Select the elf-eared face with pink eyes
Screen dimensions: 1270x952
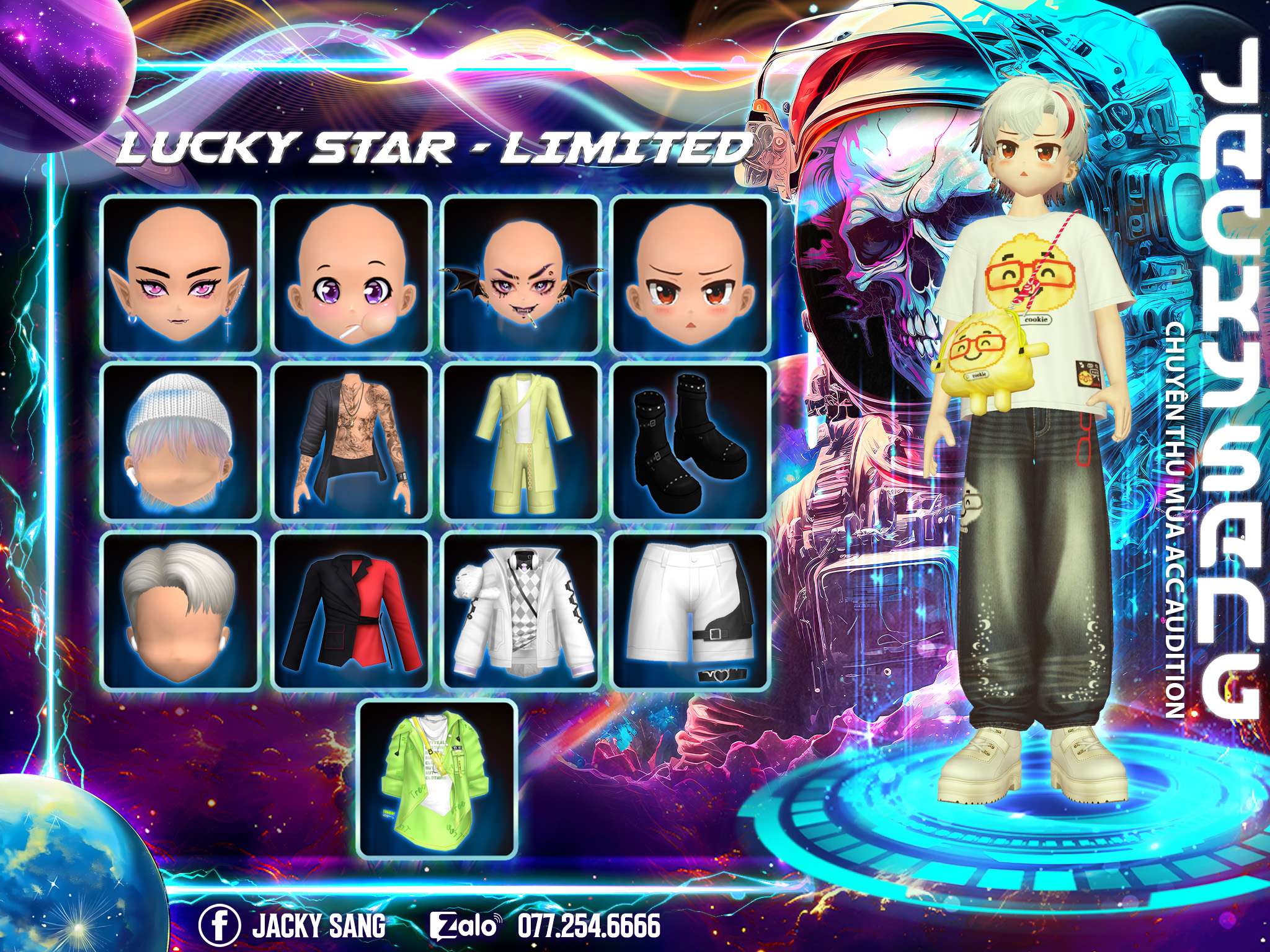[180, 273]
